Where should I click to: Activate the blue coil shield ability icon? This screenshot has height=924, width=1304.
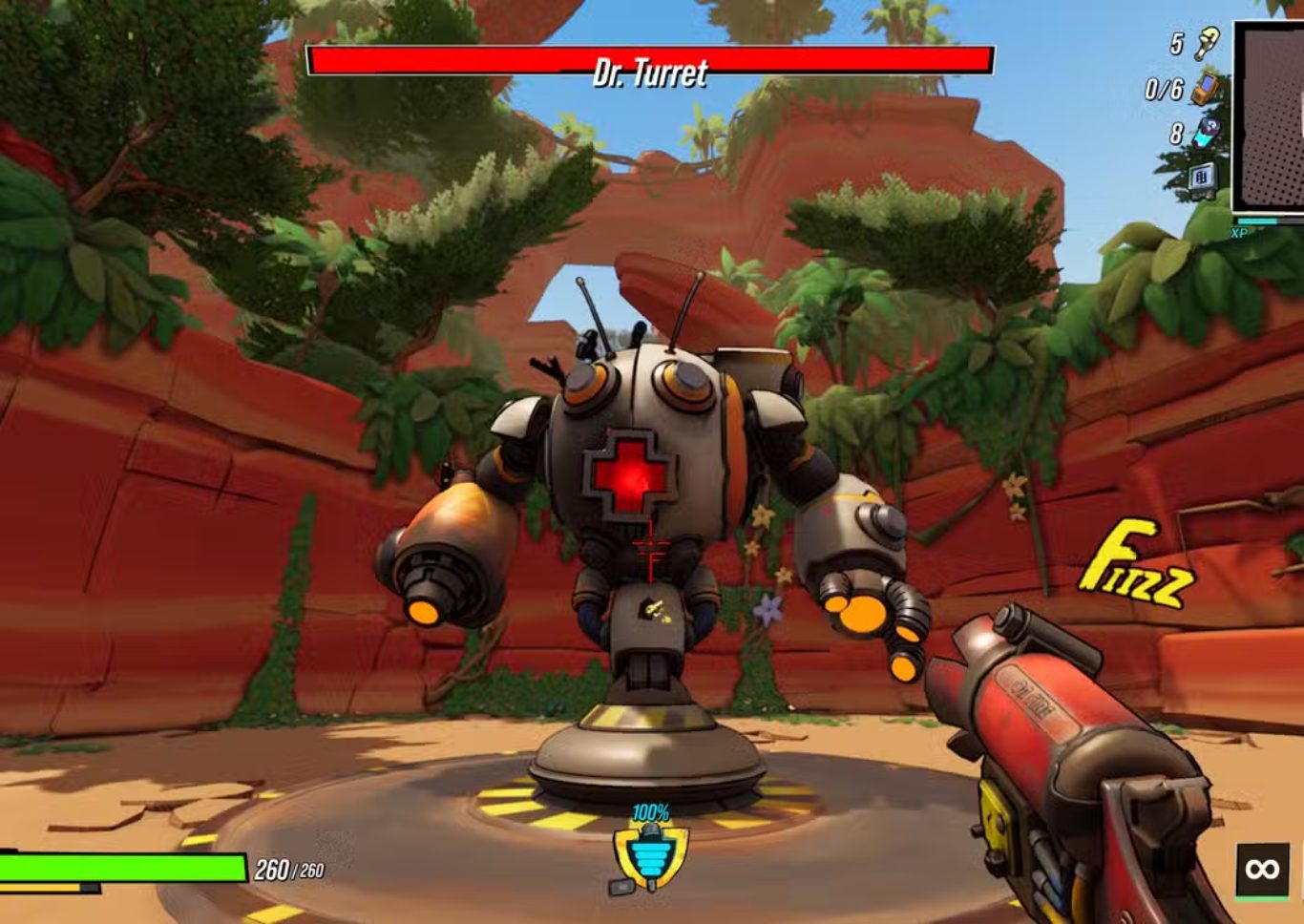coord(651,851)
